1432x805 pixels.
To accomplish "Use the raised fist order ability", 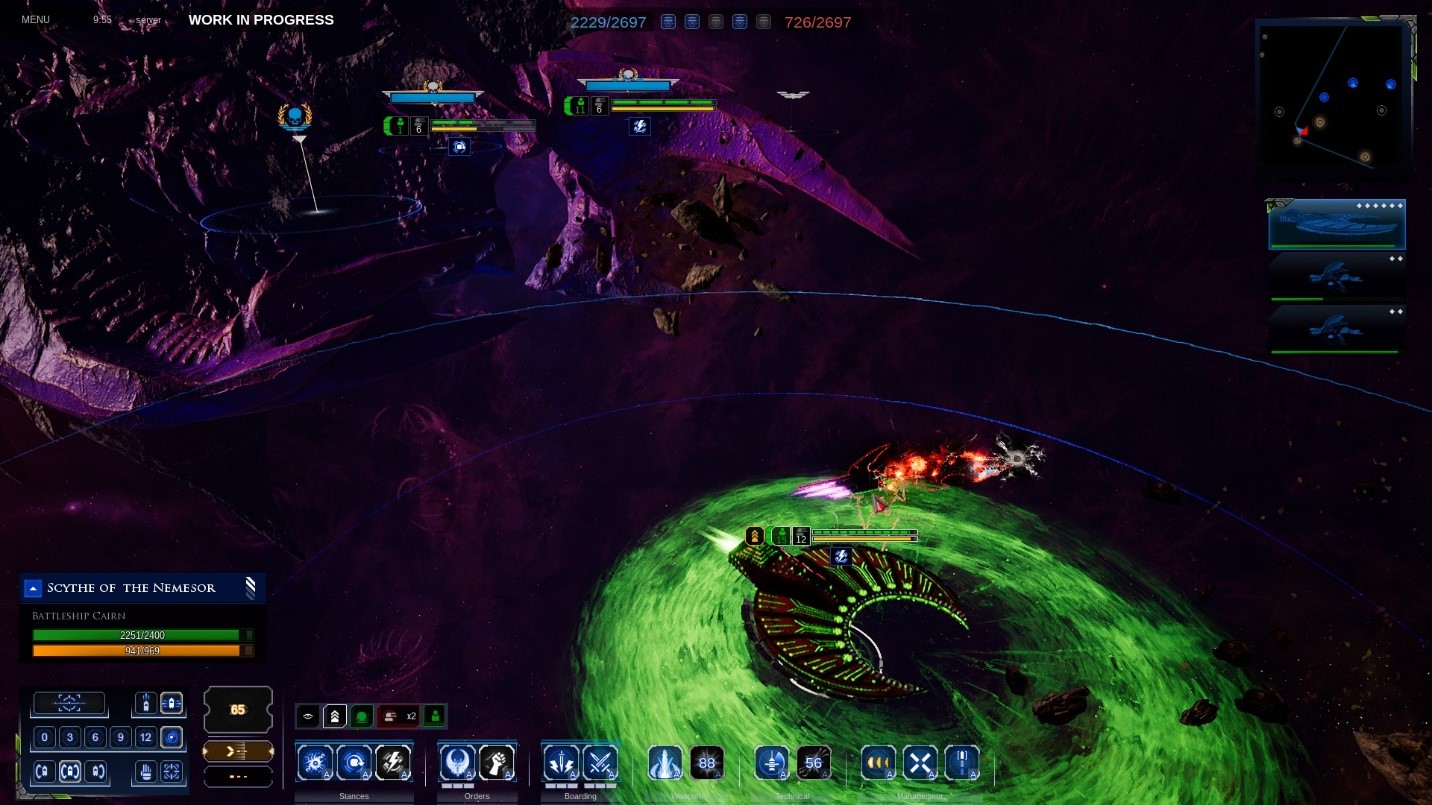I will (x=496, y=763).
